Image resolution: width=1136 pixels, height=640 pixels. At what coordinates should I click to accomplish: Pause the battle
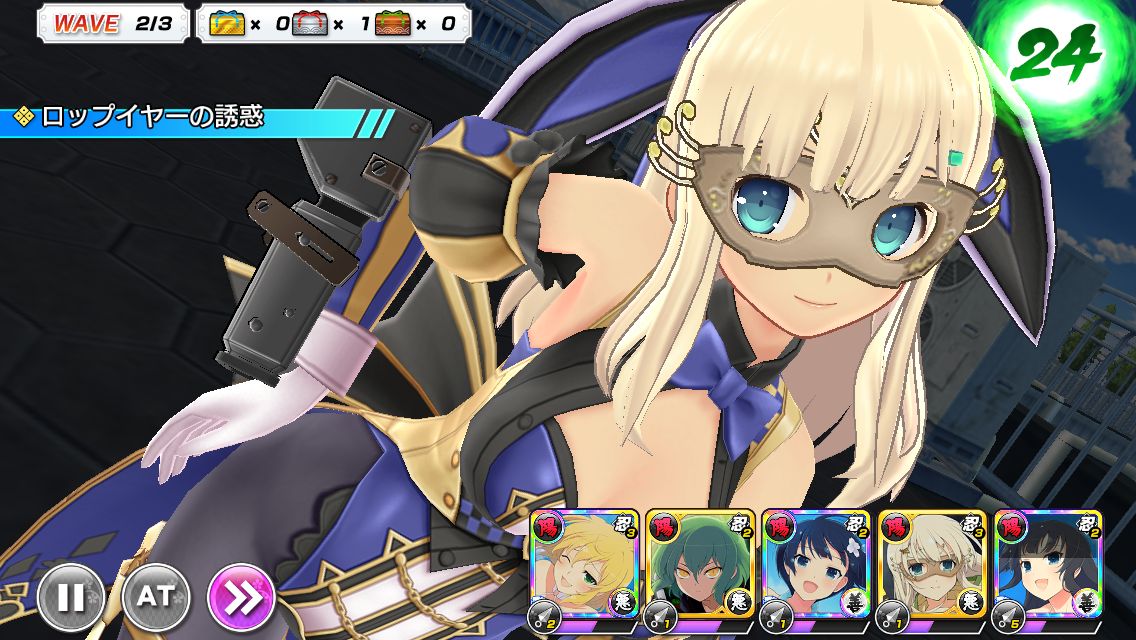pyautogui.click(x=70, y=597)
